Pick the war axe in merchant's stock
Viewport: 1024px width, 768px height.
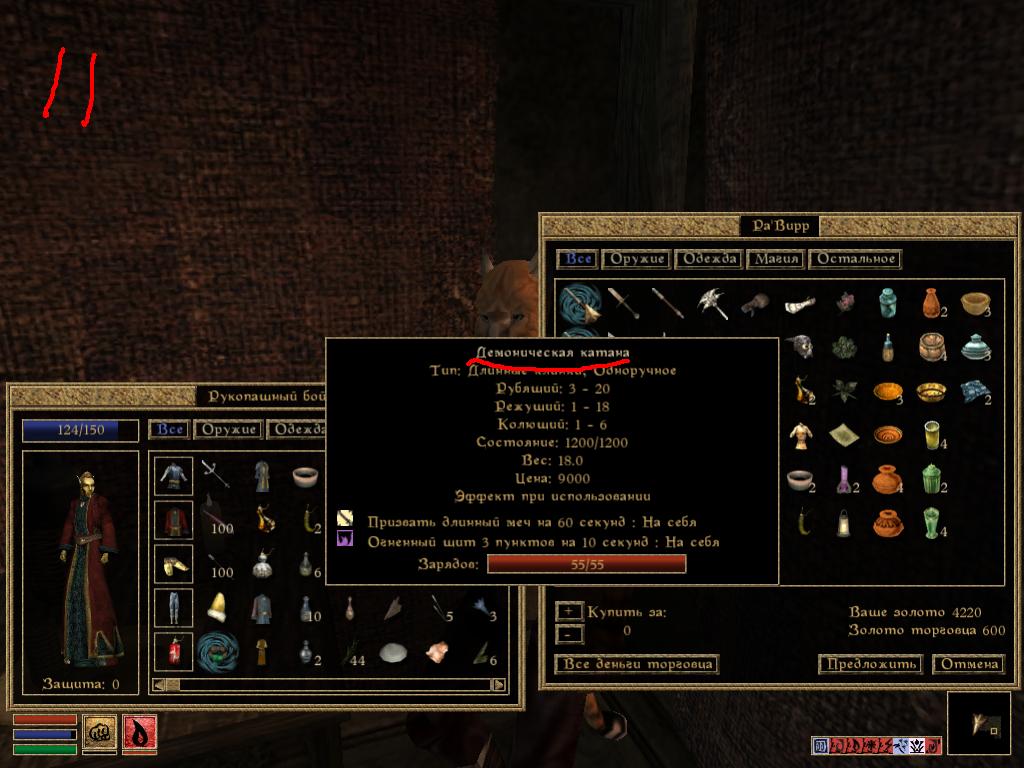click(711, 303)
